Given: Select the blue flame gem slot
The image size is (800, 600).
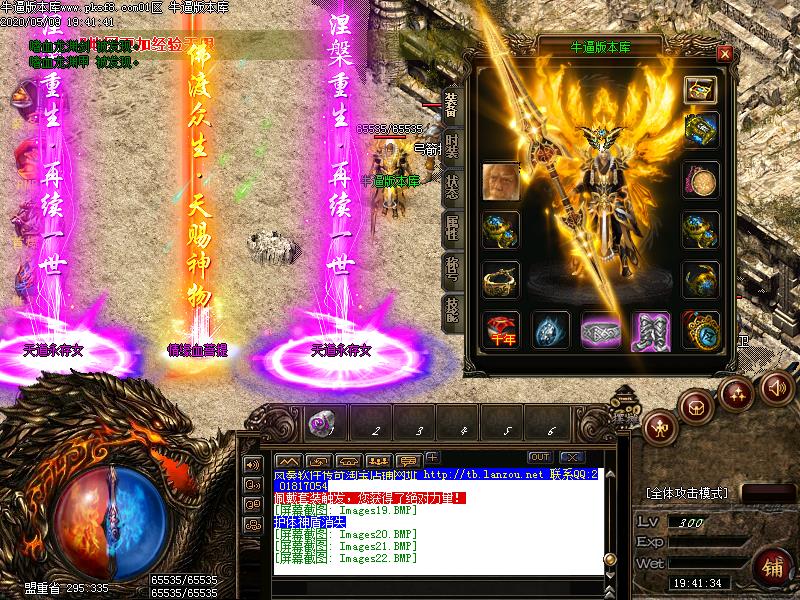Looking at the screenshot, I should (x=549, y=328).
